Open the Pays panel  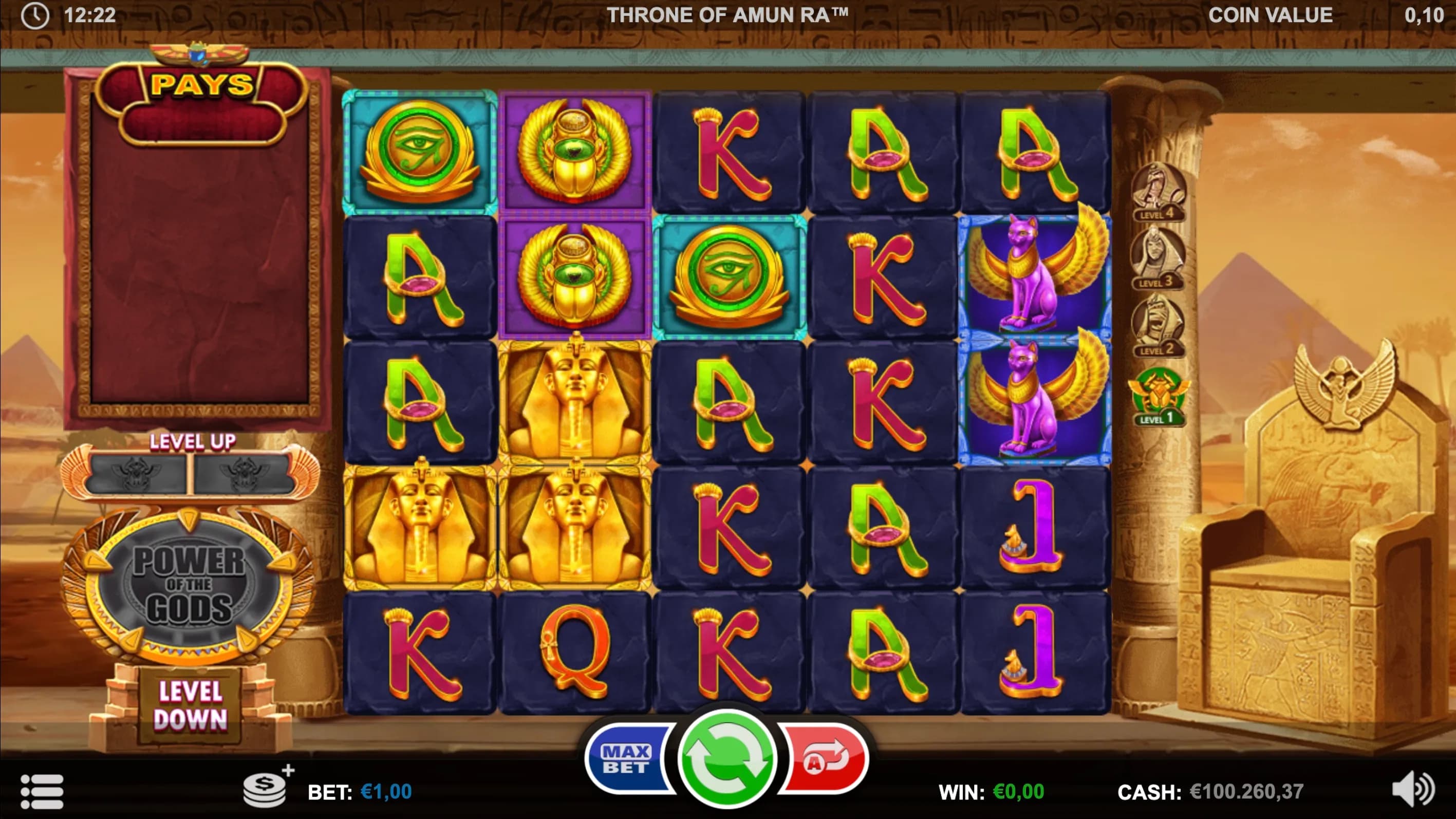coord(202,85)
